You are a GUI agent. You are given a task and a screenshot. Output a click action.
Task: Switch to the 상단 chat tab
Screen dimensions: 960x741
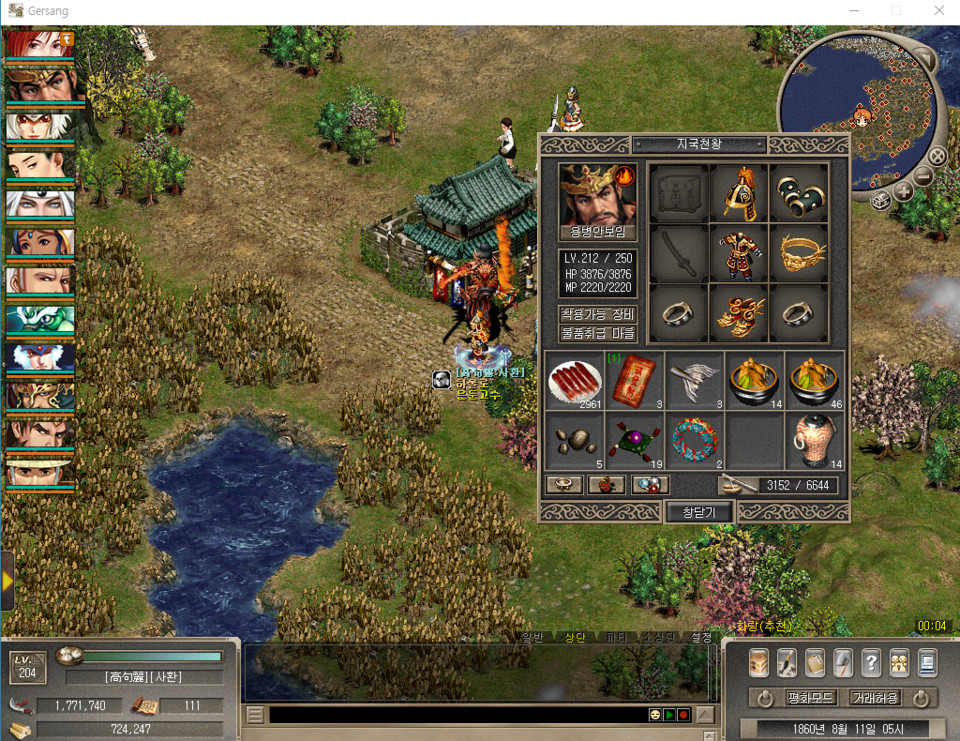(x=574, y=637)
